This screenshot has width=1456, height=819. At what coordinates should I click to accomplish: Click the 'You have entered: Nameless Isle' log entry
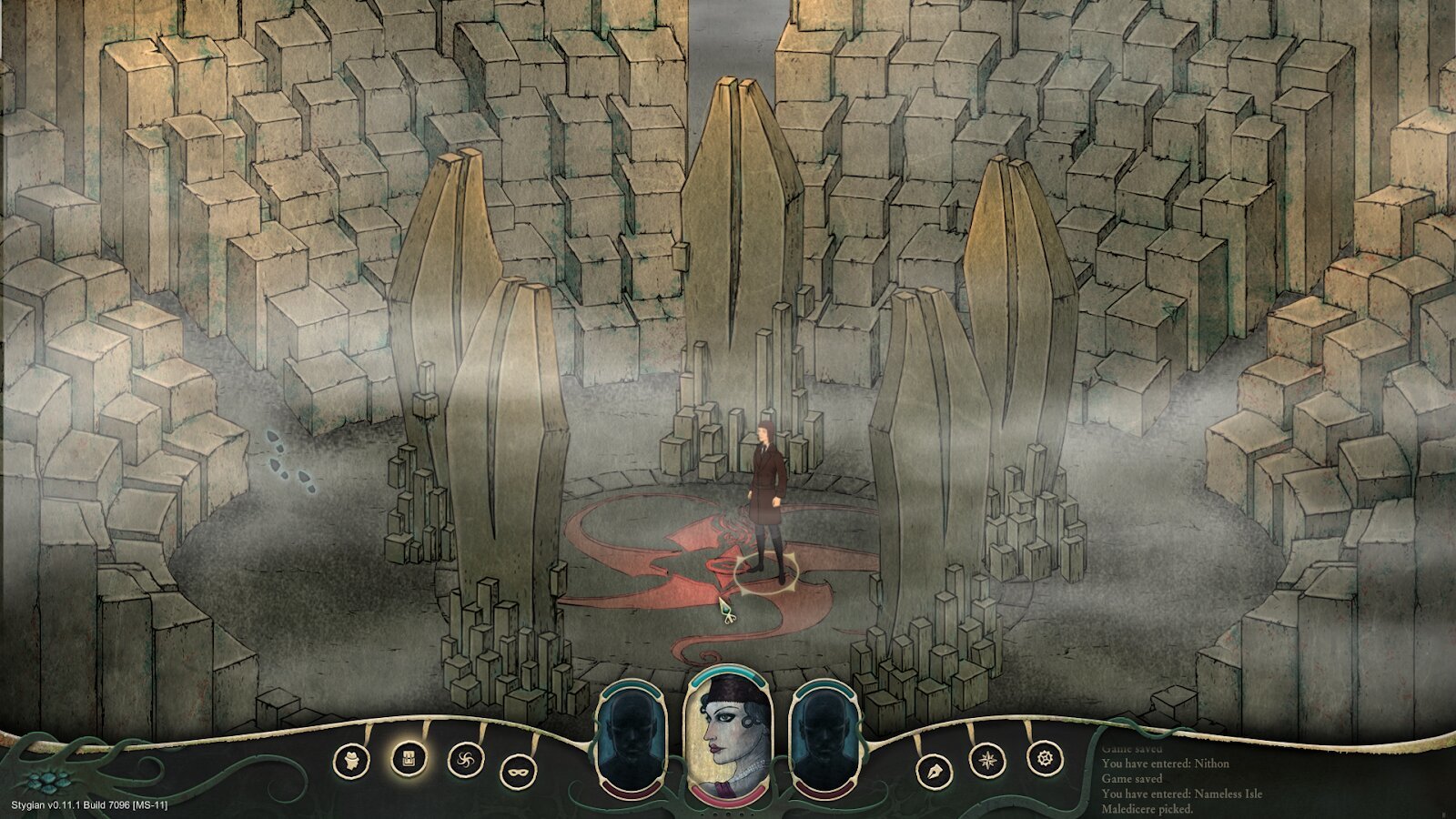tap(1182, 794)
